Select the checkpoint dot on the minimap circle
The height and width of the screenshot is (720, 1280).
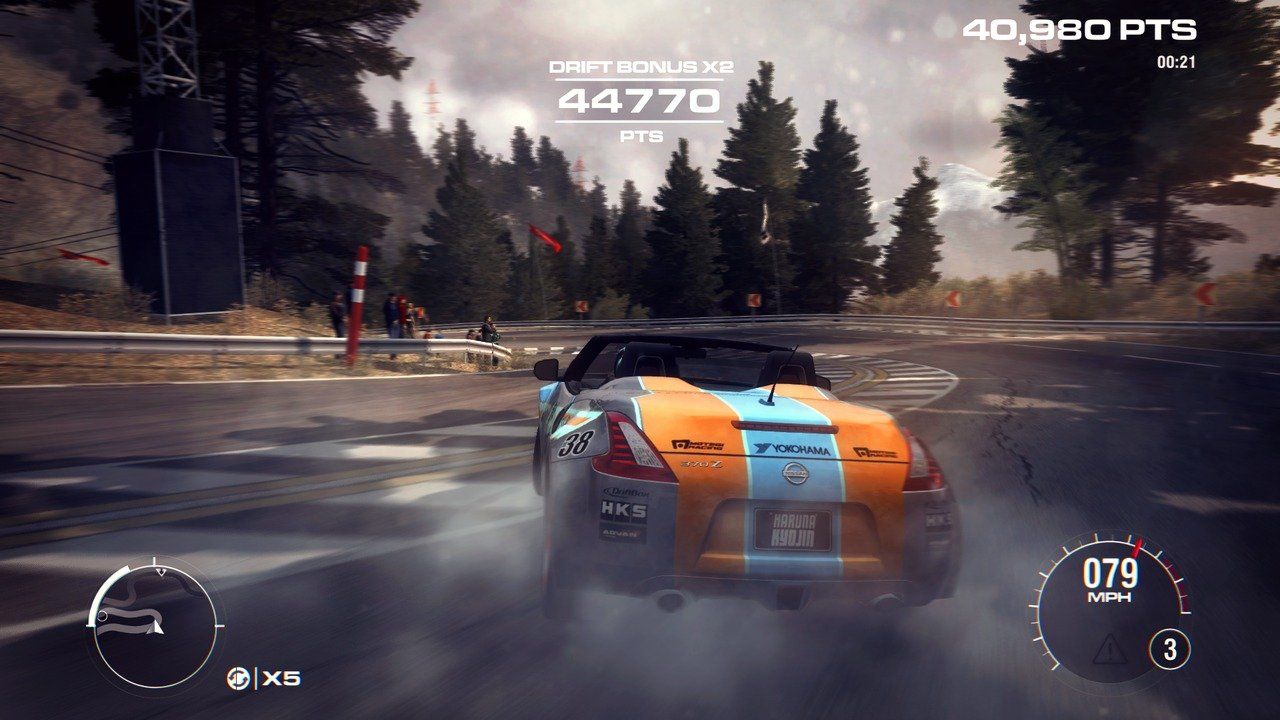pos(102,616)
